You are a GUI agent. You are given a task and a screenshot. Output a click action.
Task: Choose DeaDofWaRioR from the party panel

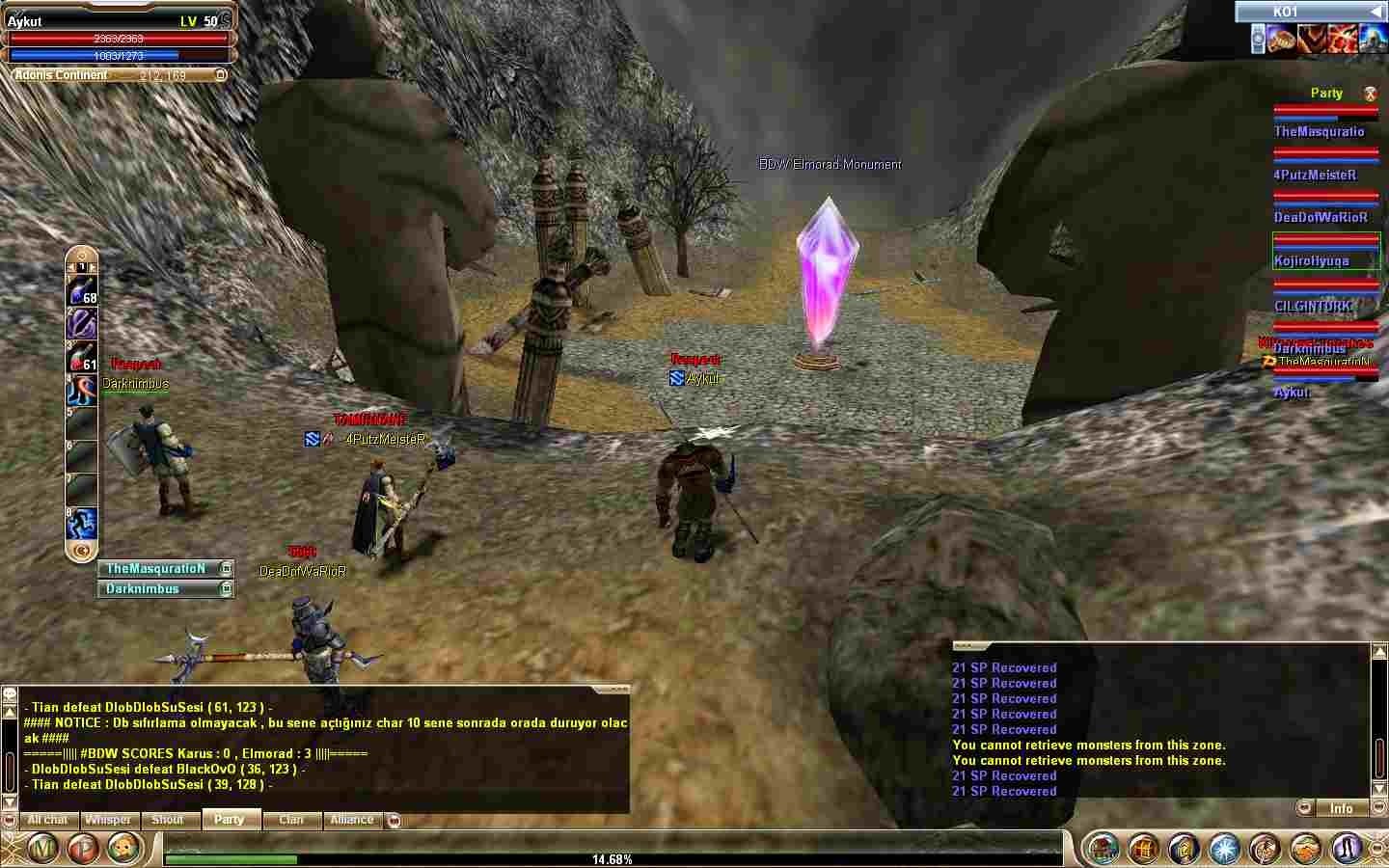[1321, 217]
